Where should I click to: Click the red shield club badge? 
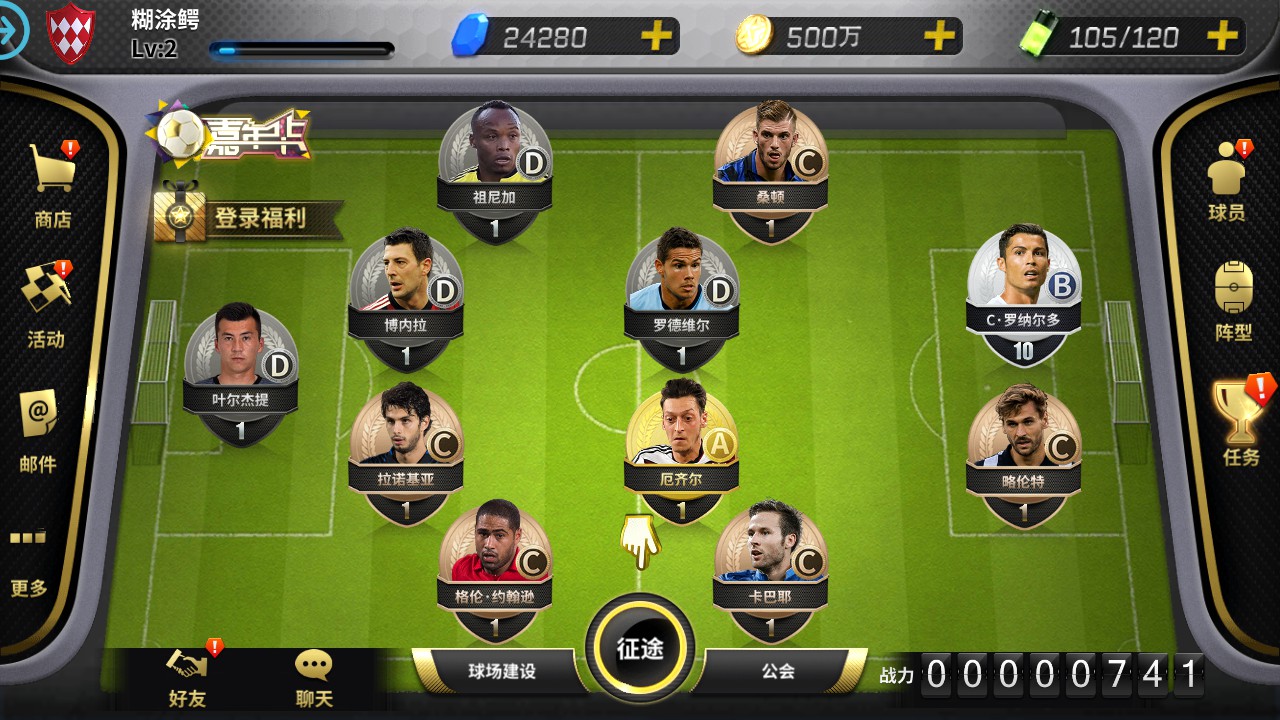pos(72,32)
